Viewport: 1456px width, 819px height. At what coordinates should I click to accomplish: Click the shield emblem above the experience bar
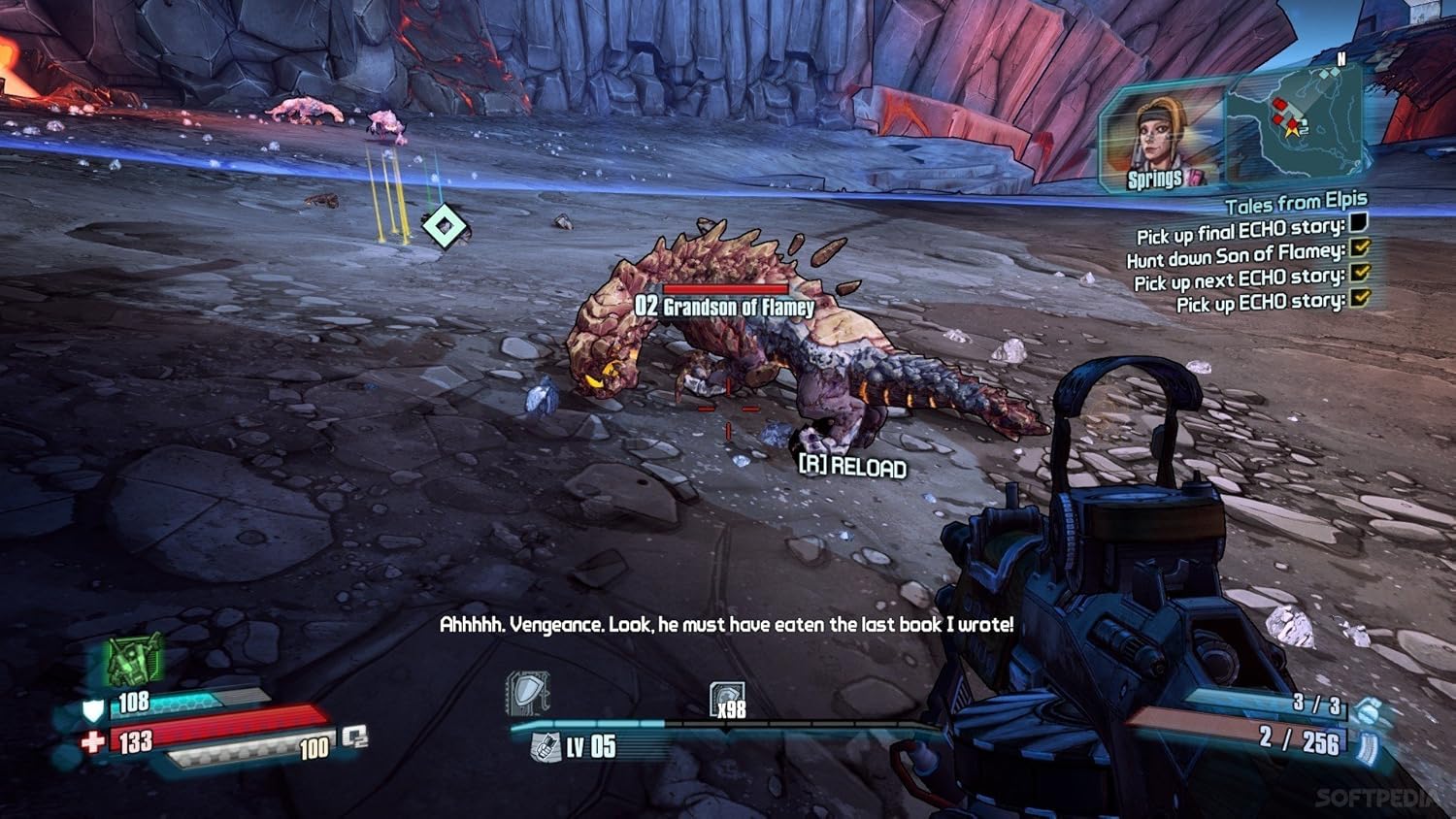coord(528,694)
